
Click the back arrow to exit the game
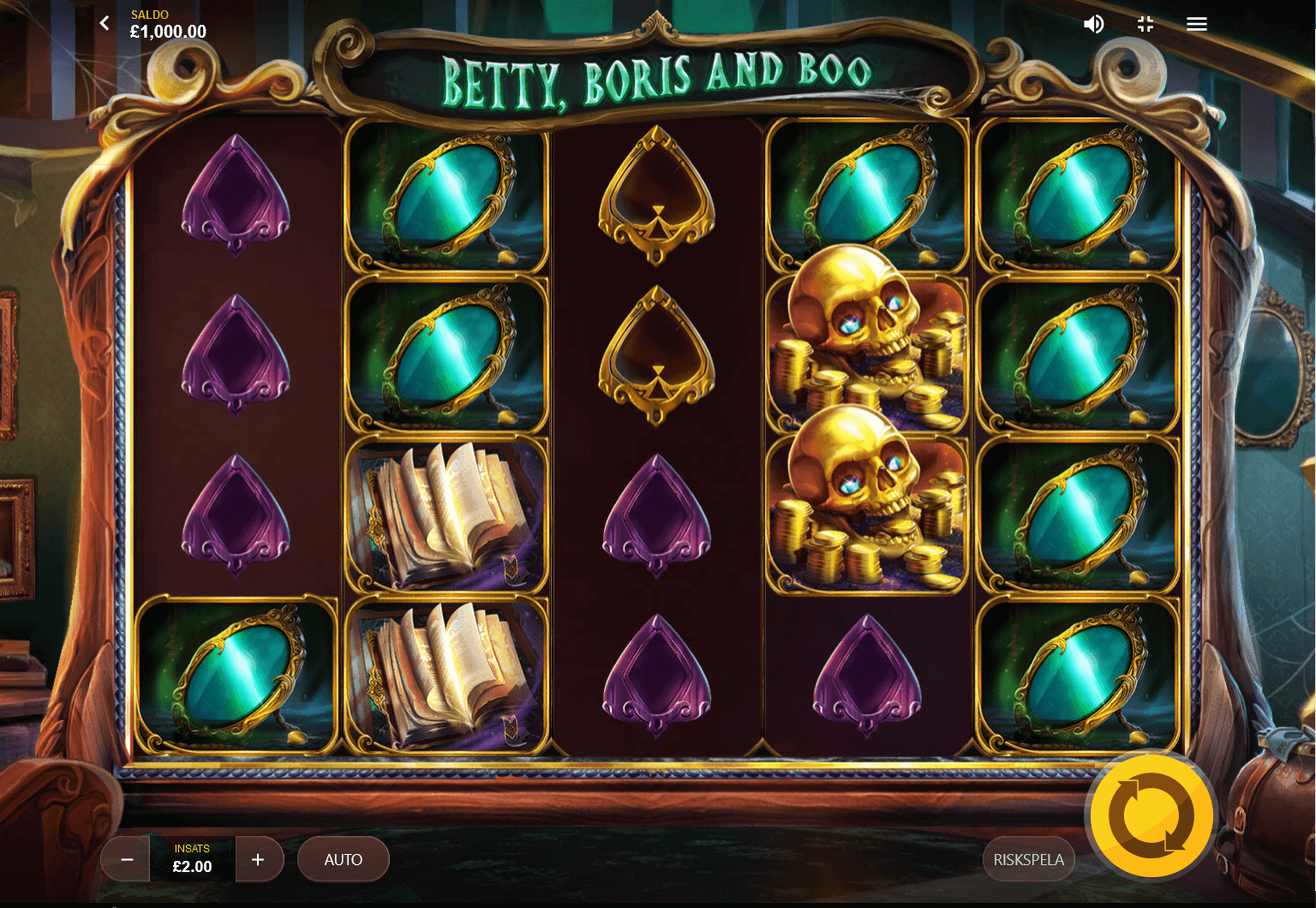[104, 23]
